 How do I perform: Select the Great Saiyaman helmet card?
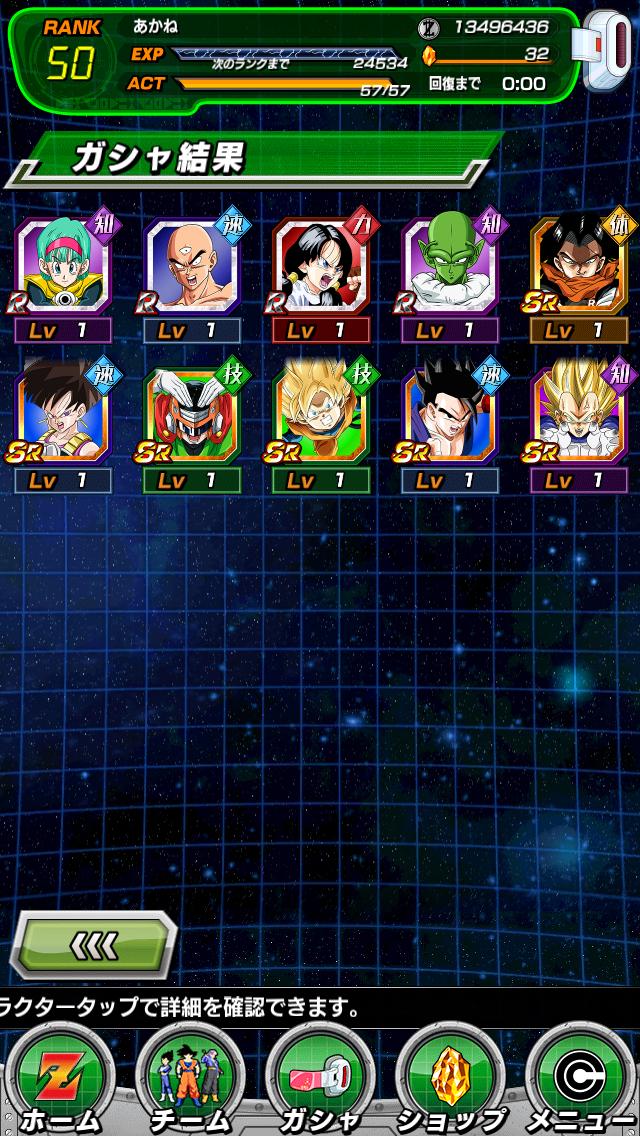coord(192,415)
